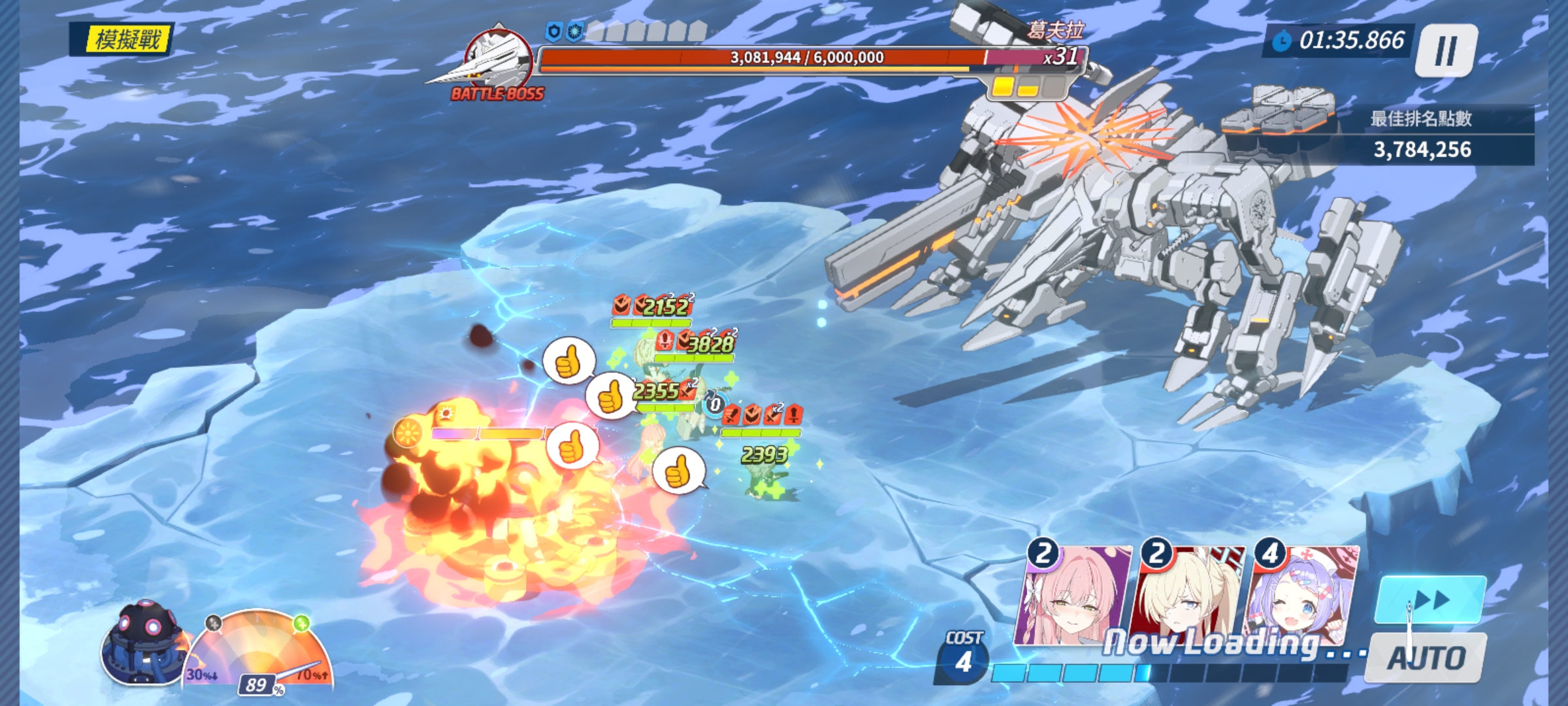Toggle the AUTO battle button

coord(1427,658)
